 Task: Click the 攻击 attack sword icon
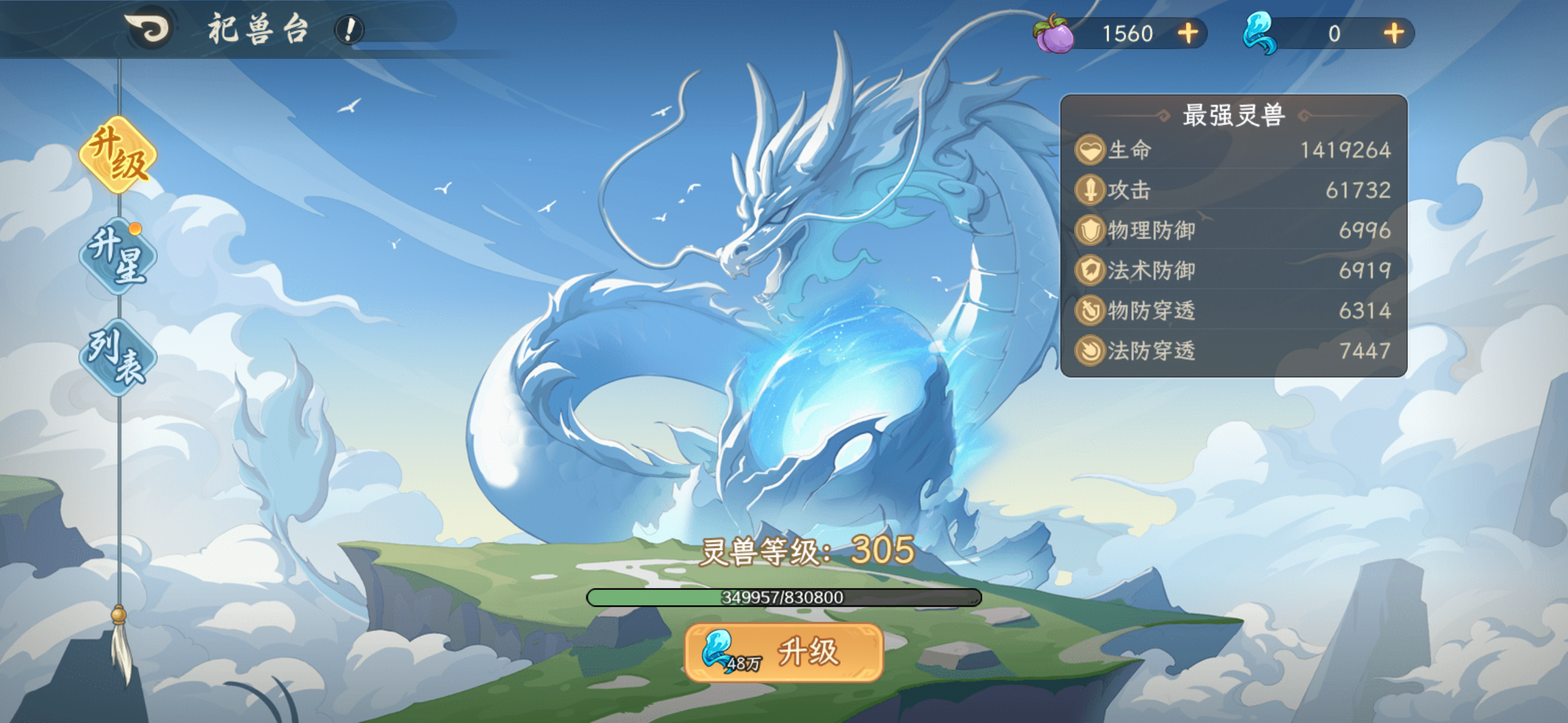coord(1090,189)
